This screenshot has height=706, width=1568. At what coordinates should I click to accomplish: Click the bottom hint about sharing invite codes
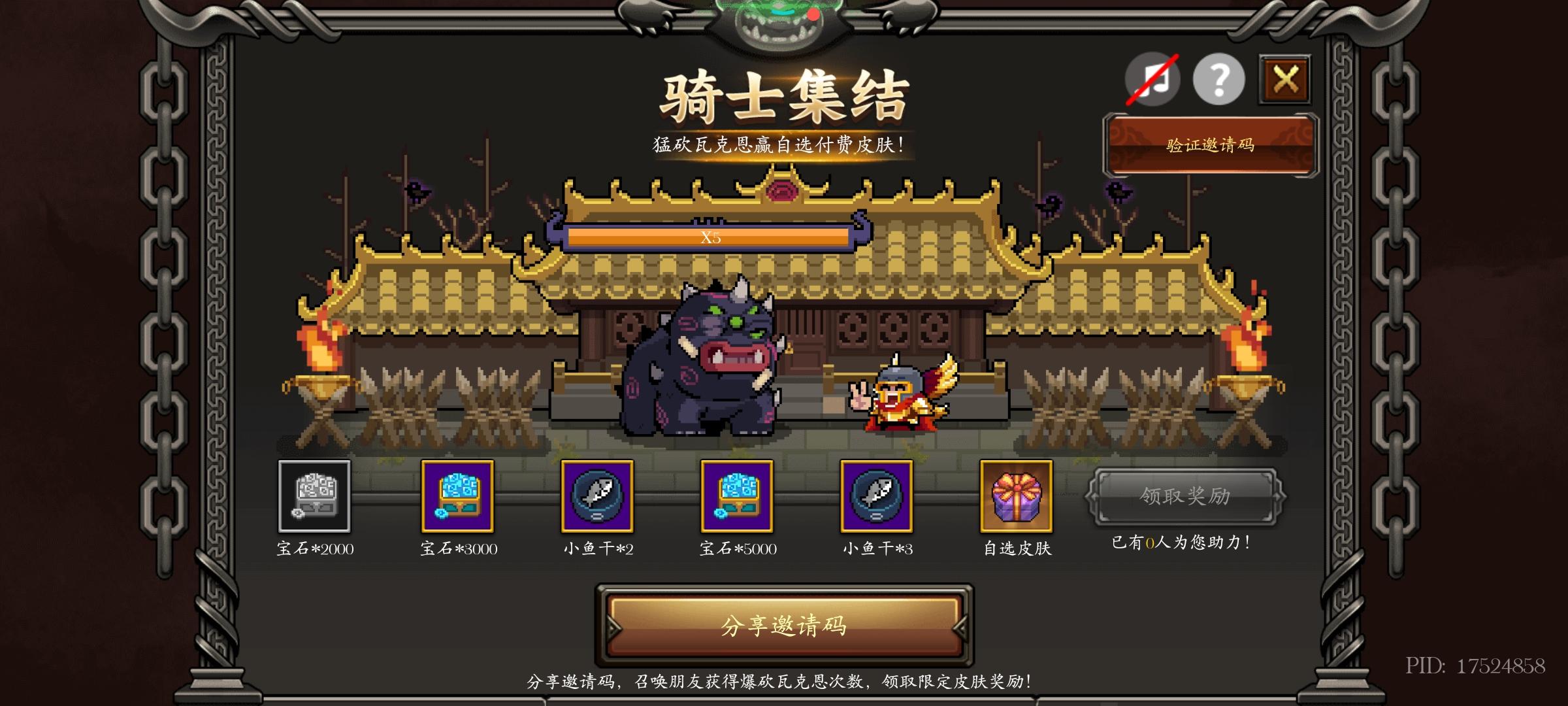tap(781, 683)
